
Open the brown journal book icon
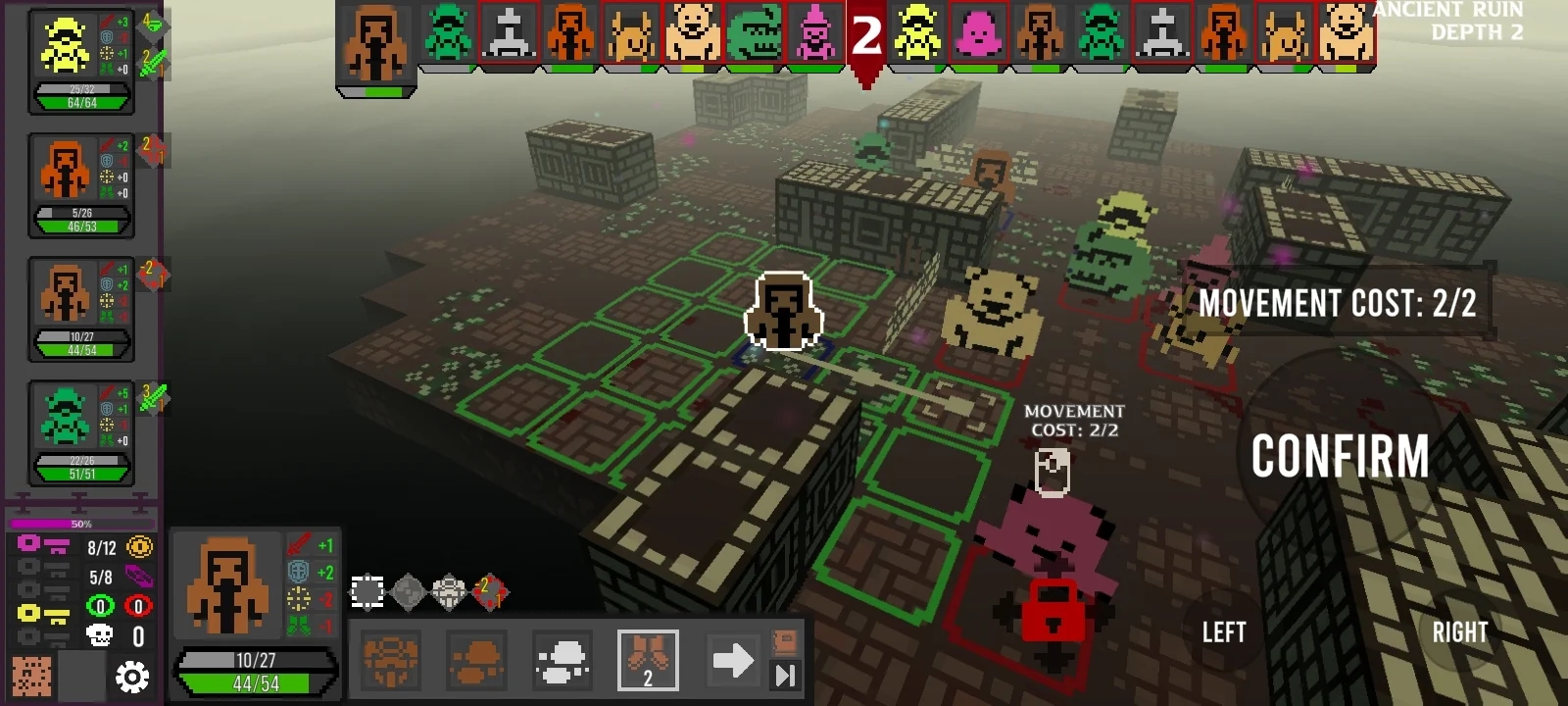(786, 643)
